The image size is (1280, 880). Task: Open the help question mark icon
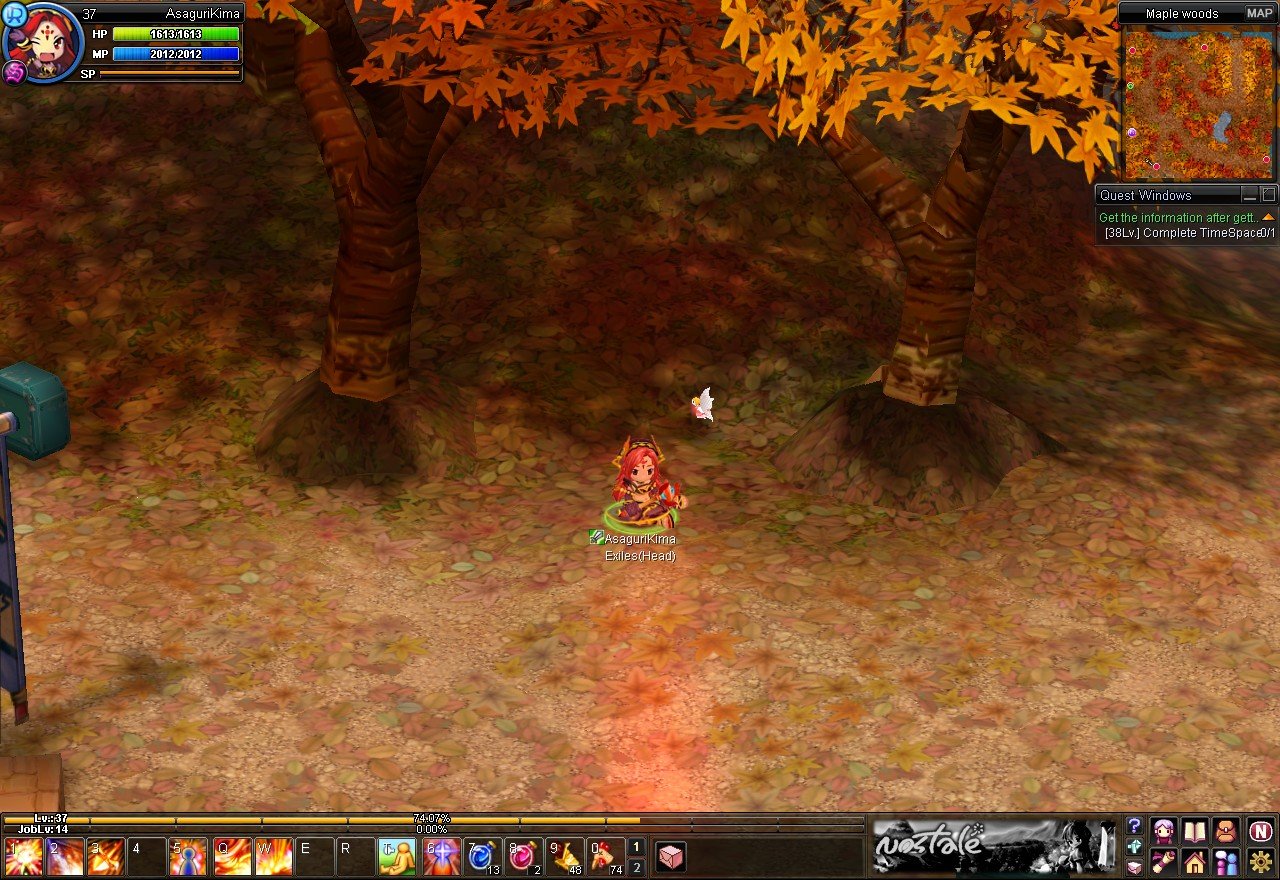tap(1134, 827)
